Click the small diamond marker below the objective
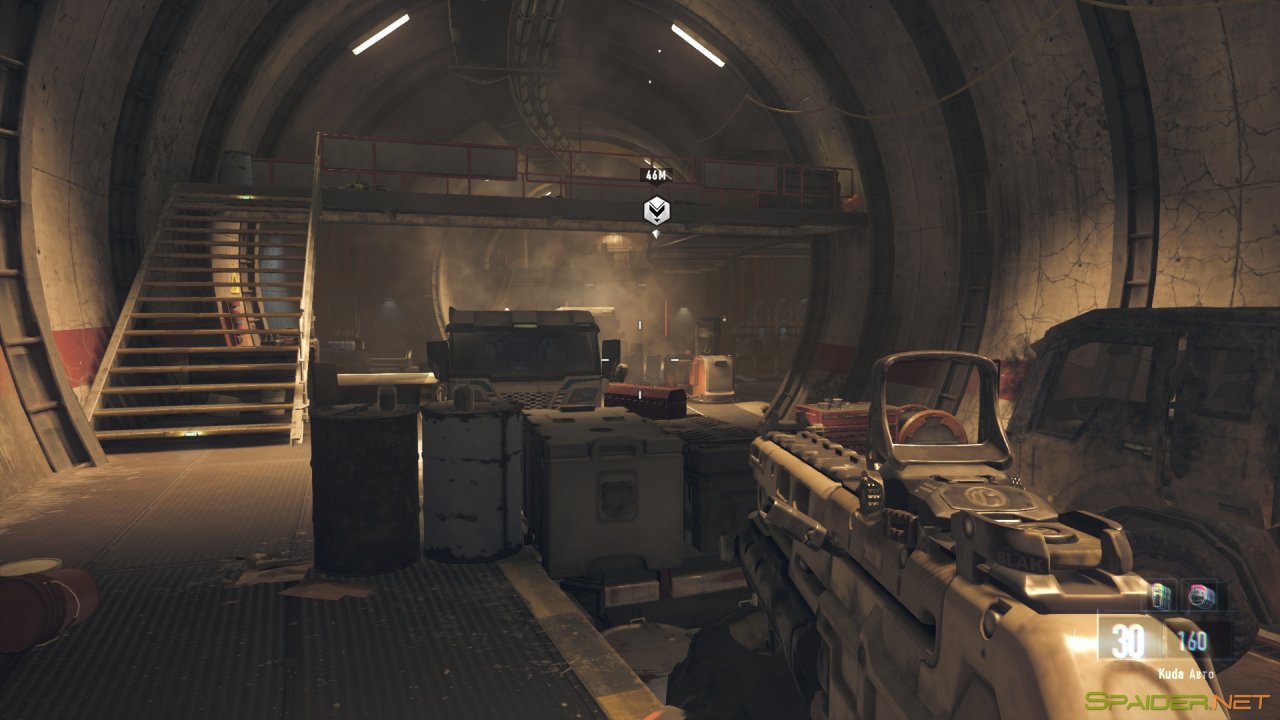1280x720 pixels. 656,234
